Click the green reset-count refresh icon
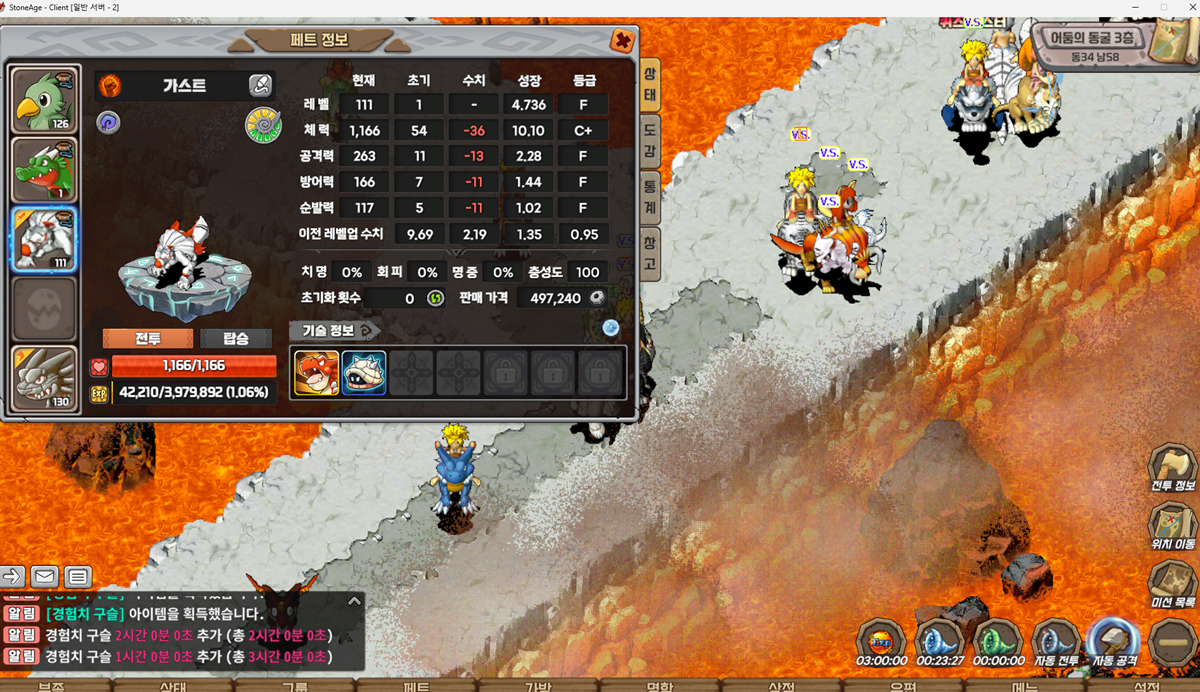Viewport: 1200px width, 692px height. (x=435, y=298)
